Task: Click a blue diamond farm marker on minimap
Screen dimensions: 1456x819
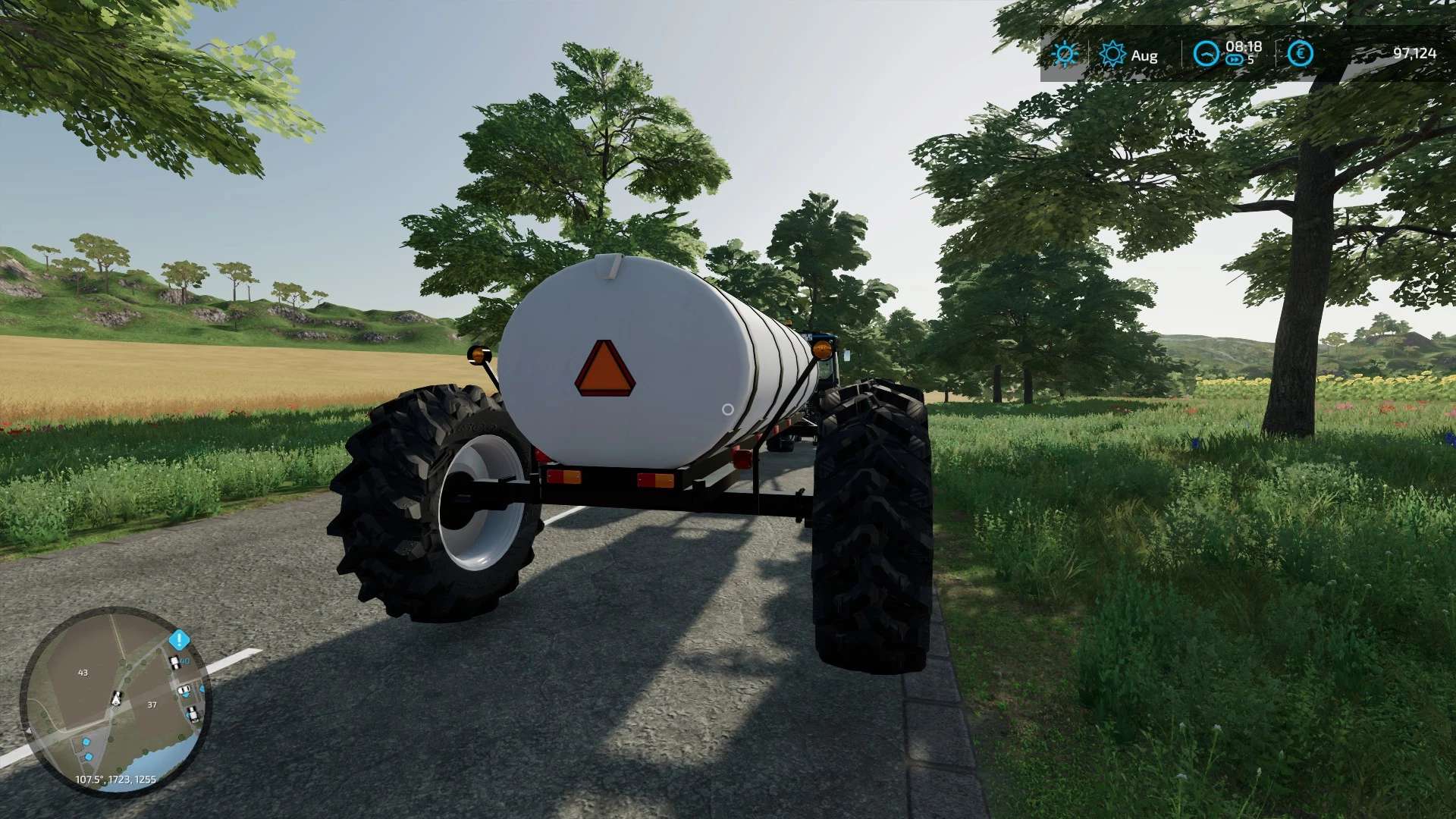Action: click(86, 742)
